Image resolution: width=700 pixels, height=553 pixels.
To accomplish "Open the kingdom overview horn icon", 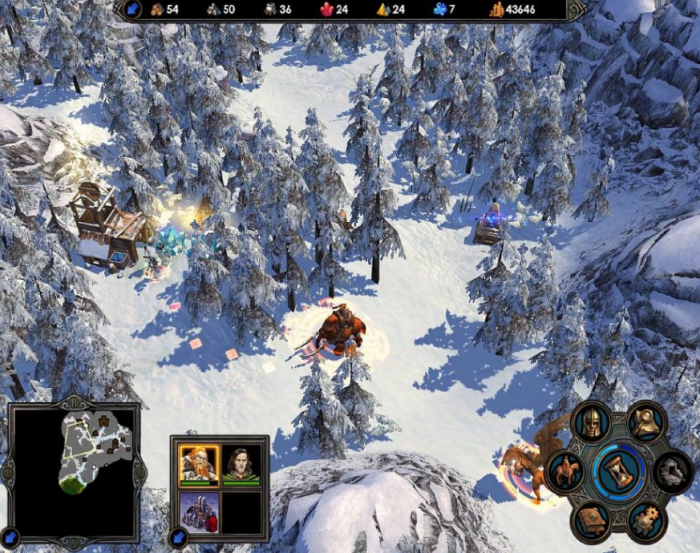I will (x=647, y=421).
